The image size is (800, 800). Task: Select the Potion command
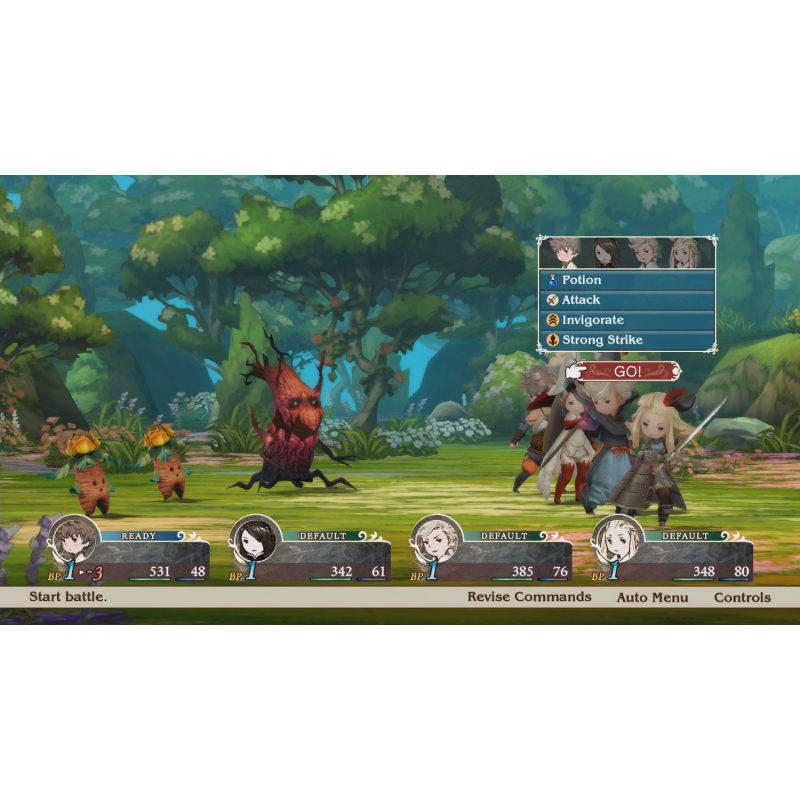(627, 280)
